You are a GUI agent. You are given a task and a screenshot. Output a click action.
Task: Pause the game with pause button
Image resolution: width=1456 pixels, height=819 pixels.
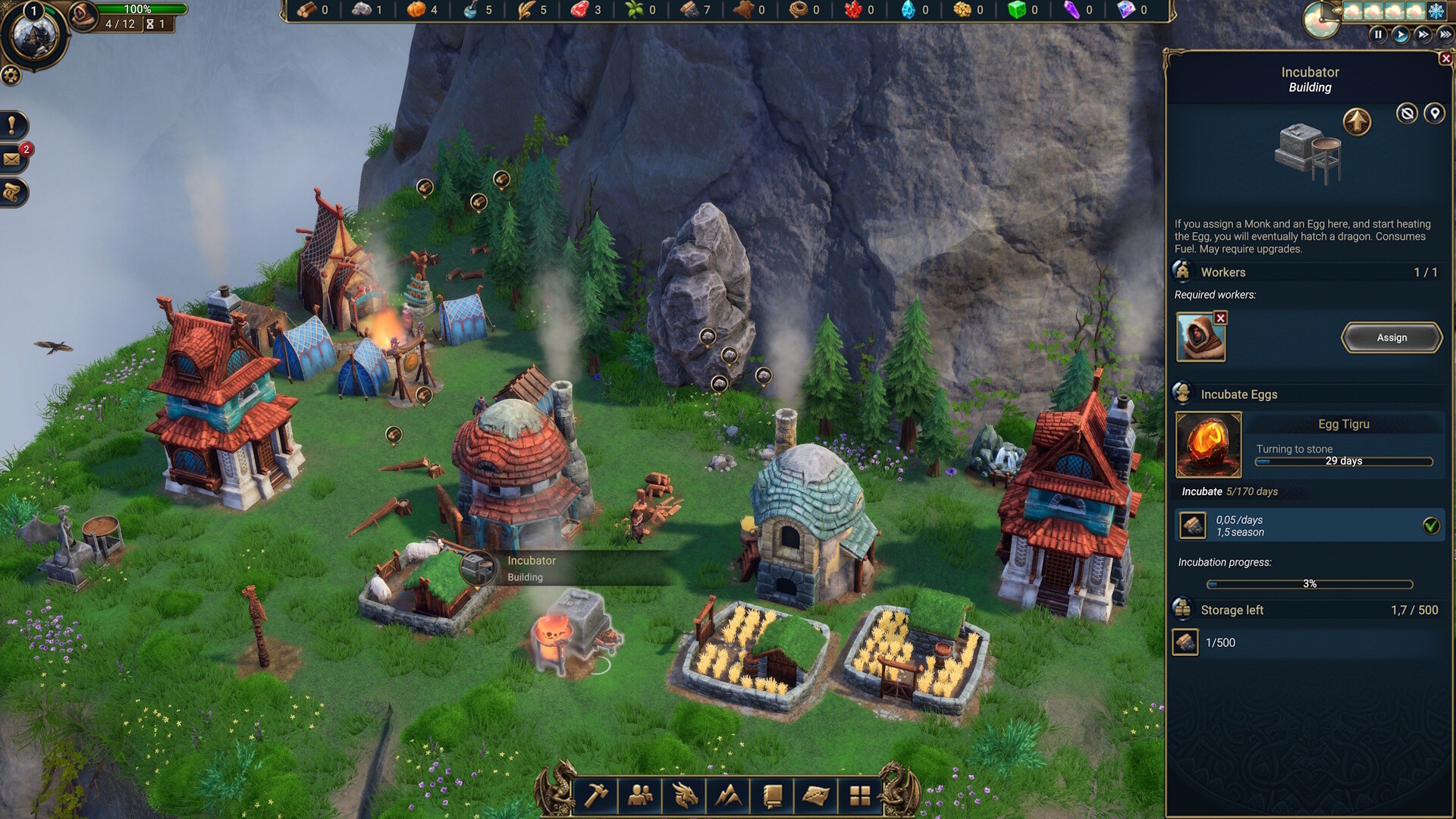click(x=1378, y=33)
